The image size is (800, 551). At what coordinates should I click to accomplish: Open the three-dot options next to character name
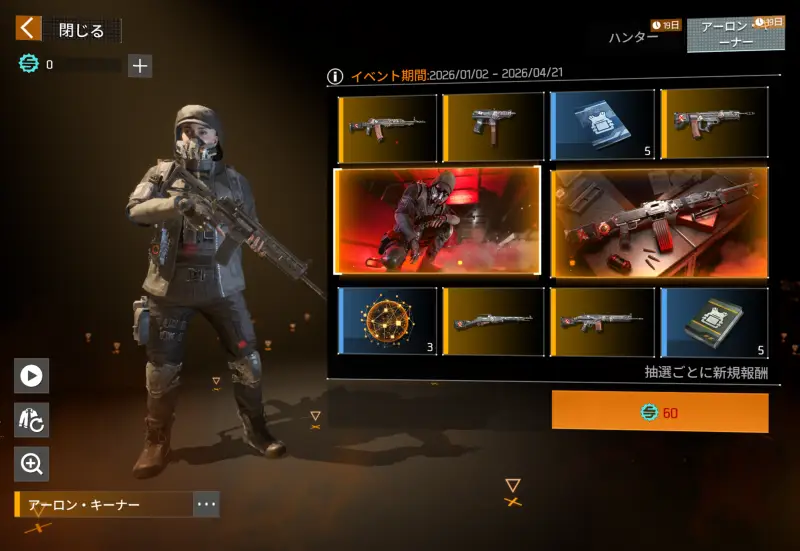pos(206,504)
